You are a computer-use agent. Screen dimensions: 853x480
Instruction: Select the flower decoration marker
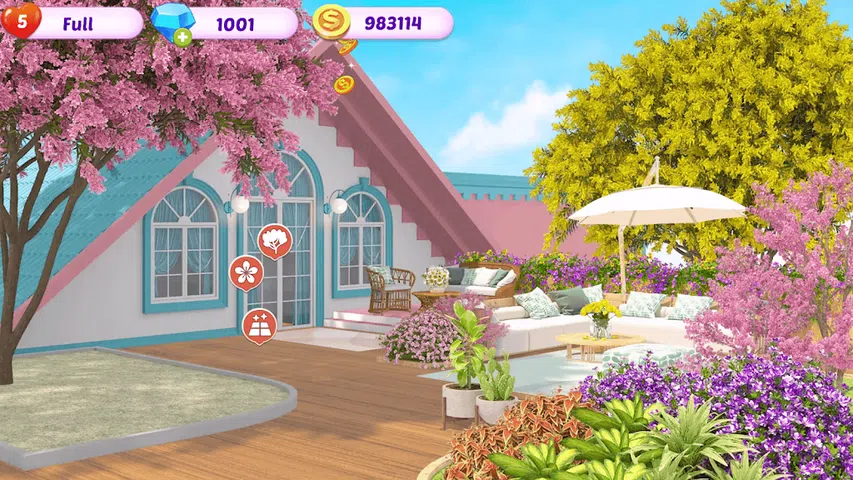[x=246, y=272]
